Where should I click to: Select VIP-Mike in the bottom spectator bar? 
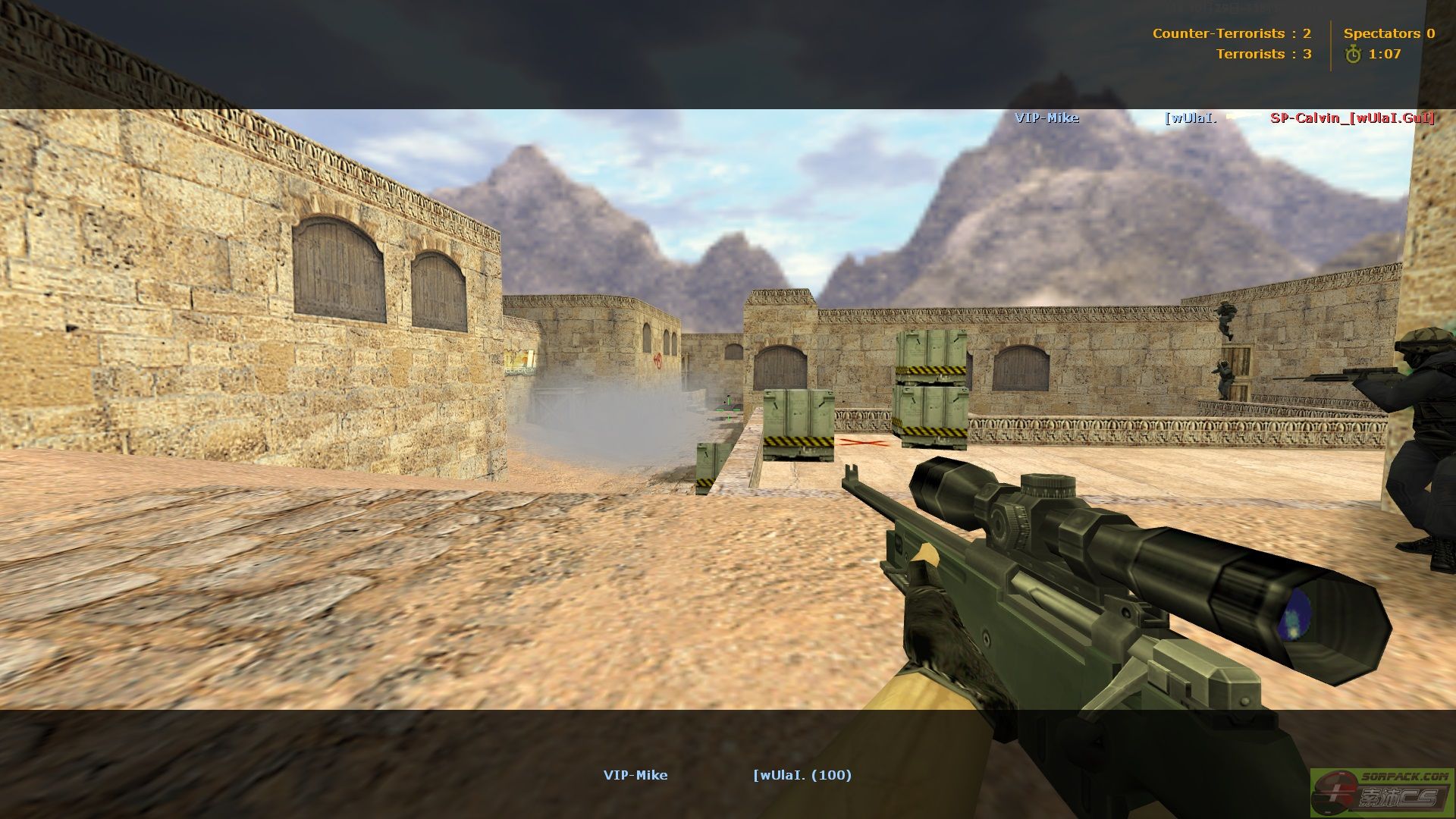tap(635, 775)
